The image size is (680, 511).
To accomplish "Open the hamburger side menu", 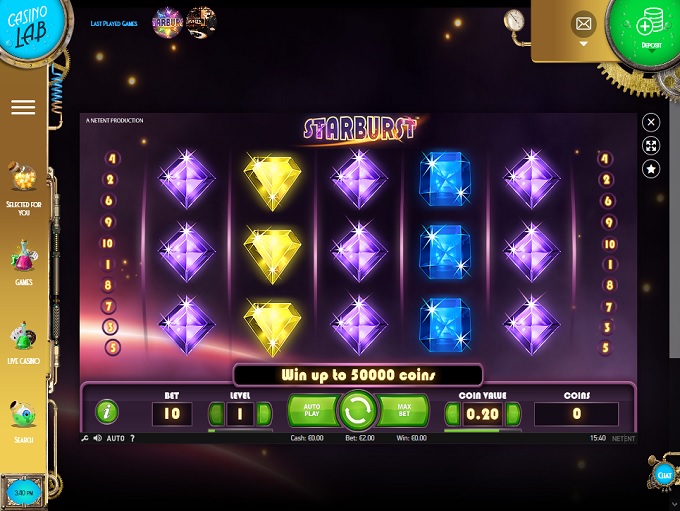I will coord(23,107).
